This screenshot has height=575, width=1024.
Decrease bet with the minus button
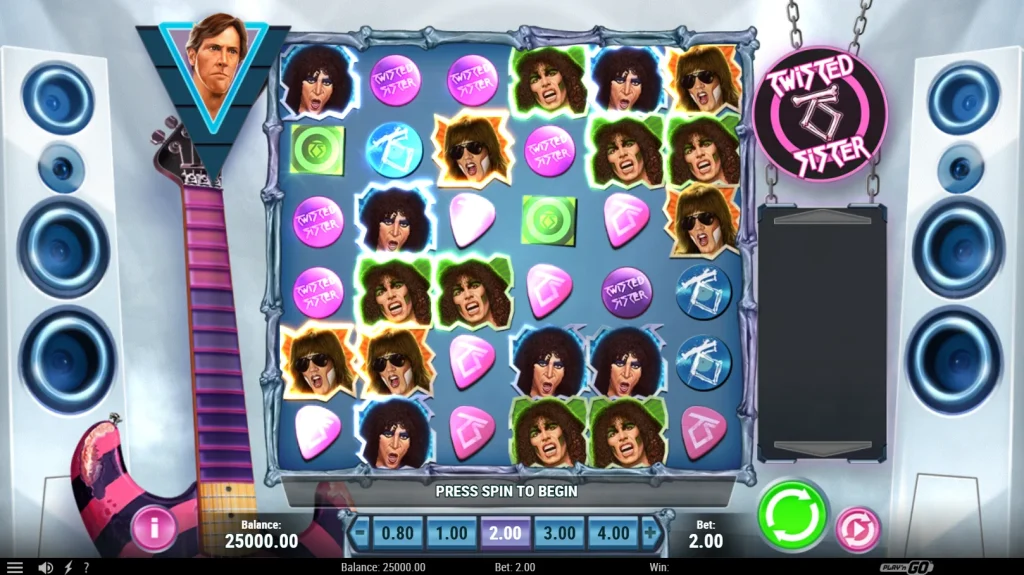point(361,533)
